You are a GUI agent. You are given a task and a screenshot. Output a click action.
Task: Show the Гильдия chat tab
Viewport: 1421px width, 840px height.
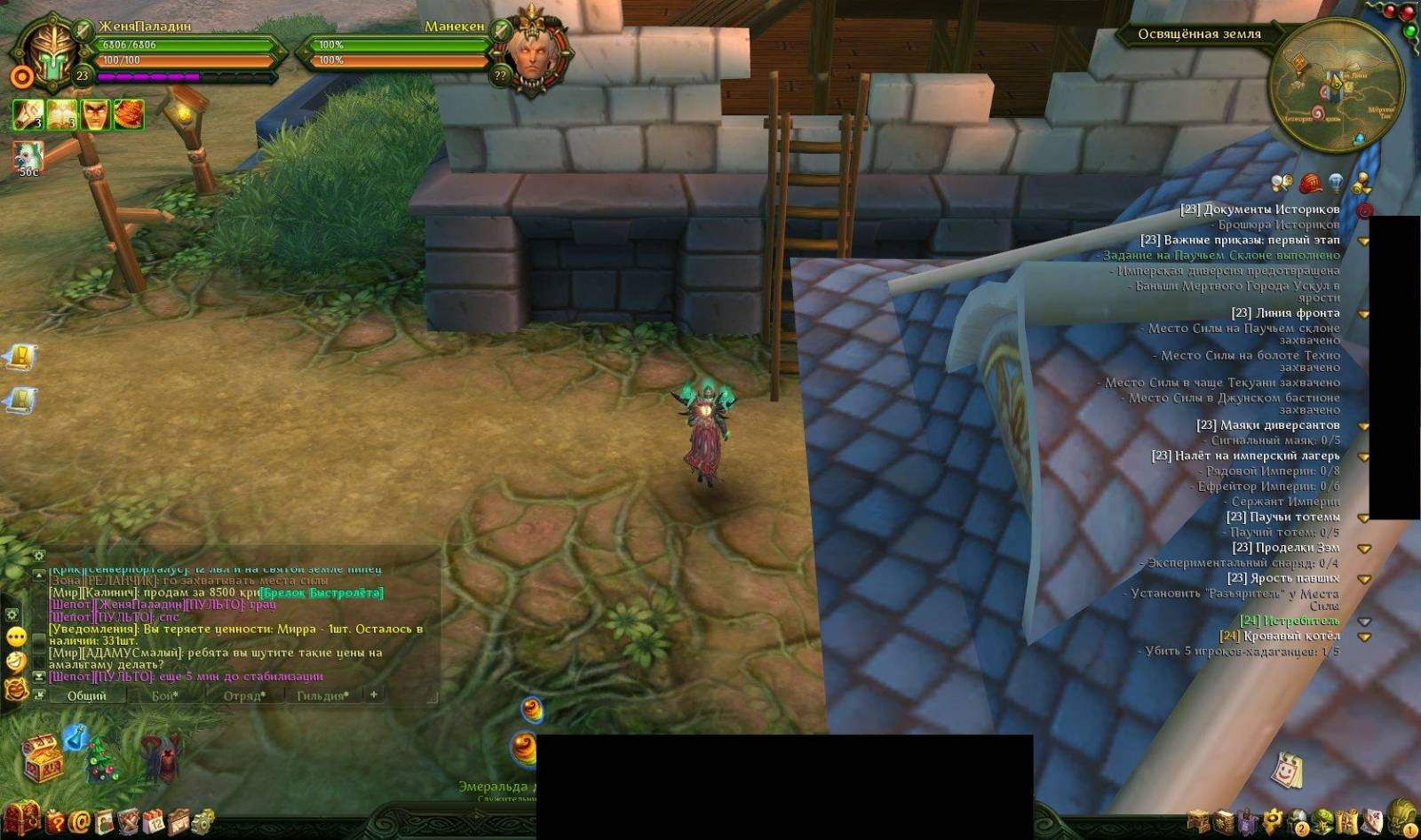point(322,695)
